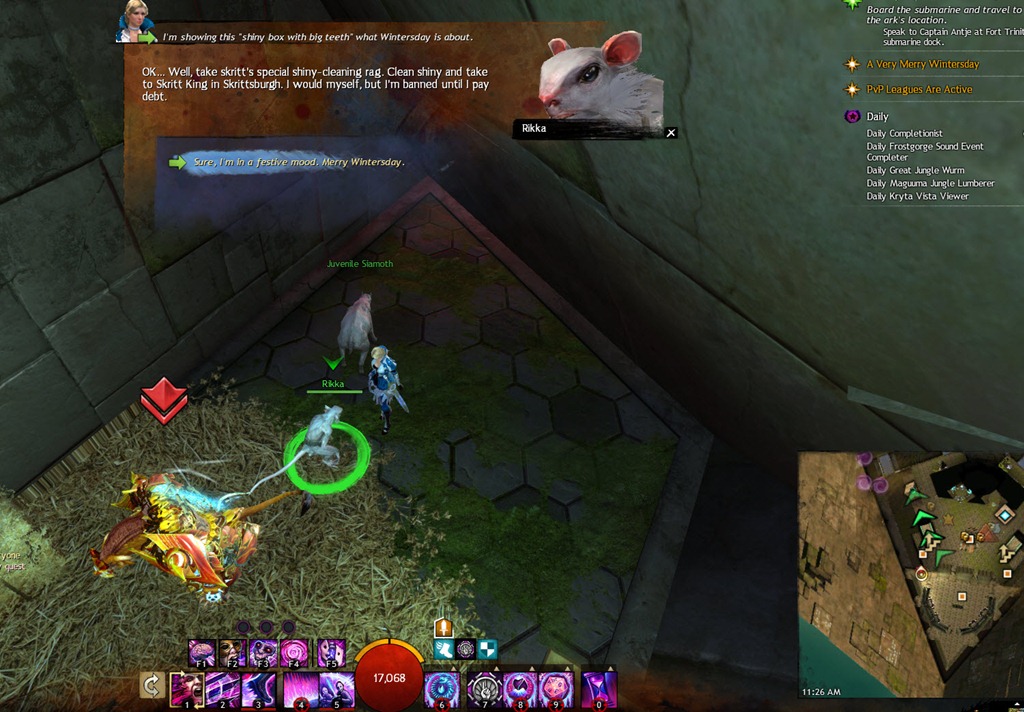1024x712 pixels.
Task: Activate the hand signet skill in slot 7
Action: 482,689
